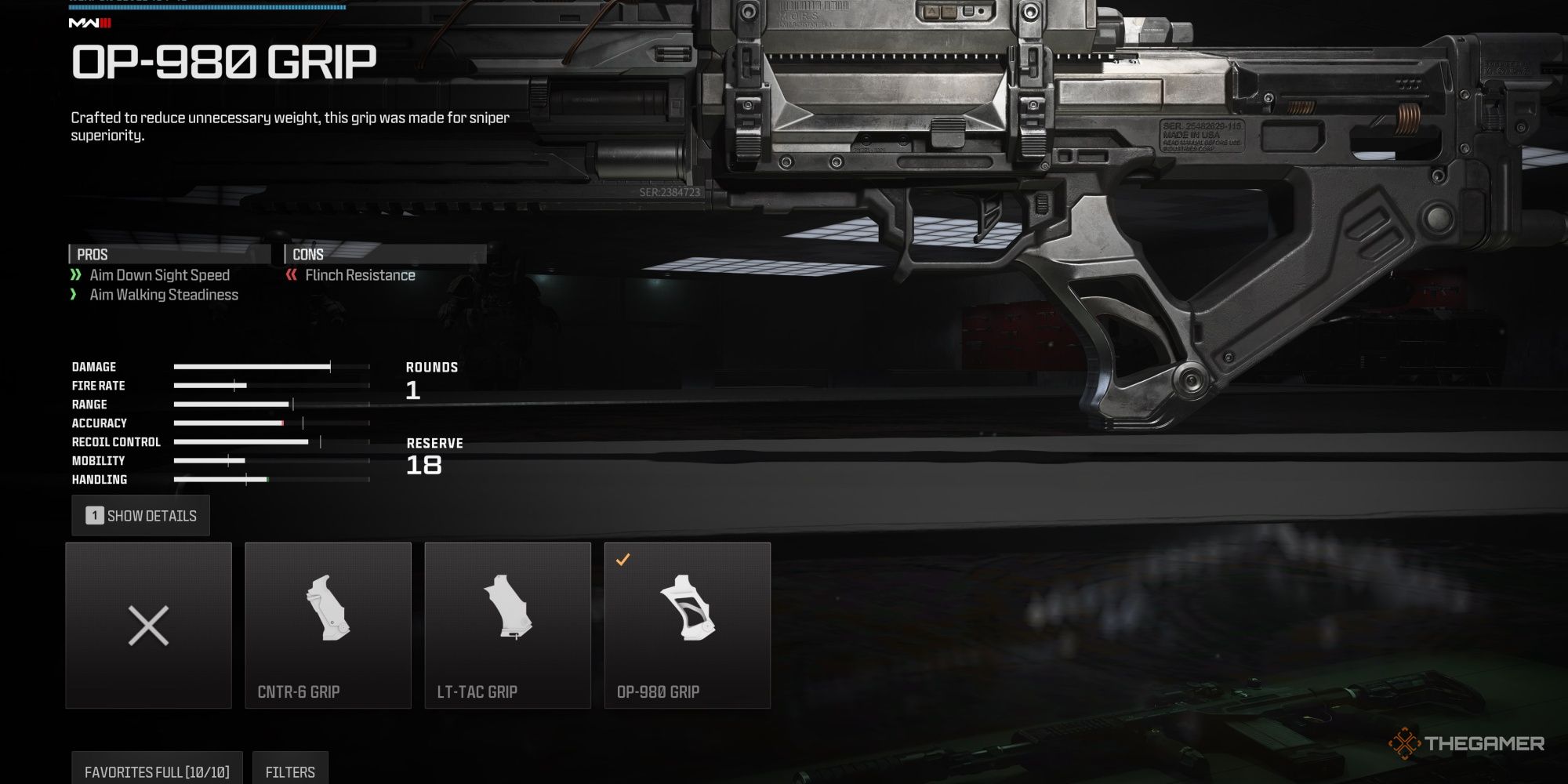1568x784 pixels.
Task: Select the LT-TAC Grip attachment icon
Action: click(508, 619)
